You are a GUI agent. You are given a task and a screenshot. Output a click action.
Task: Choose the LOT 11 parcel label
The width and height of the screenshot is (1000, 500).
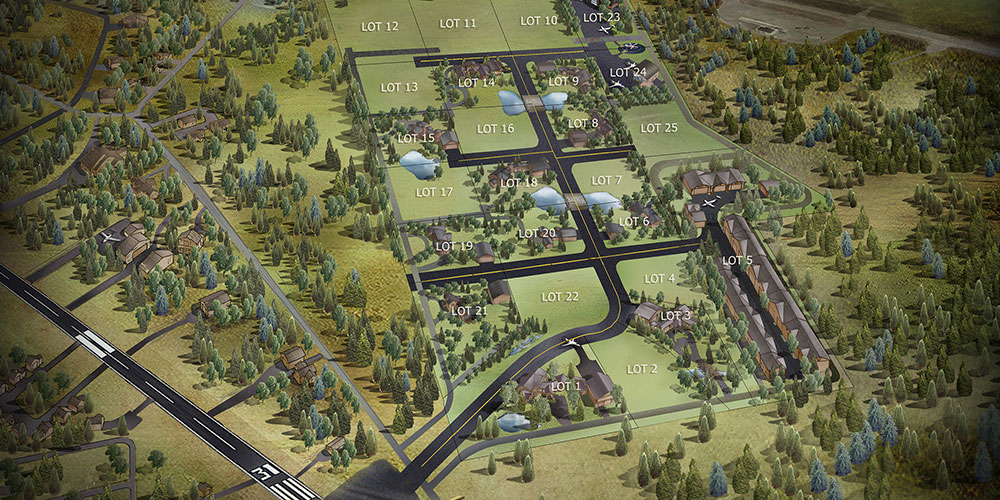(x=458, y=22)
